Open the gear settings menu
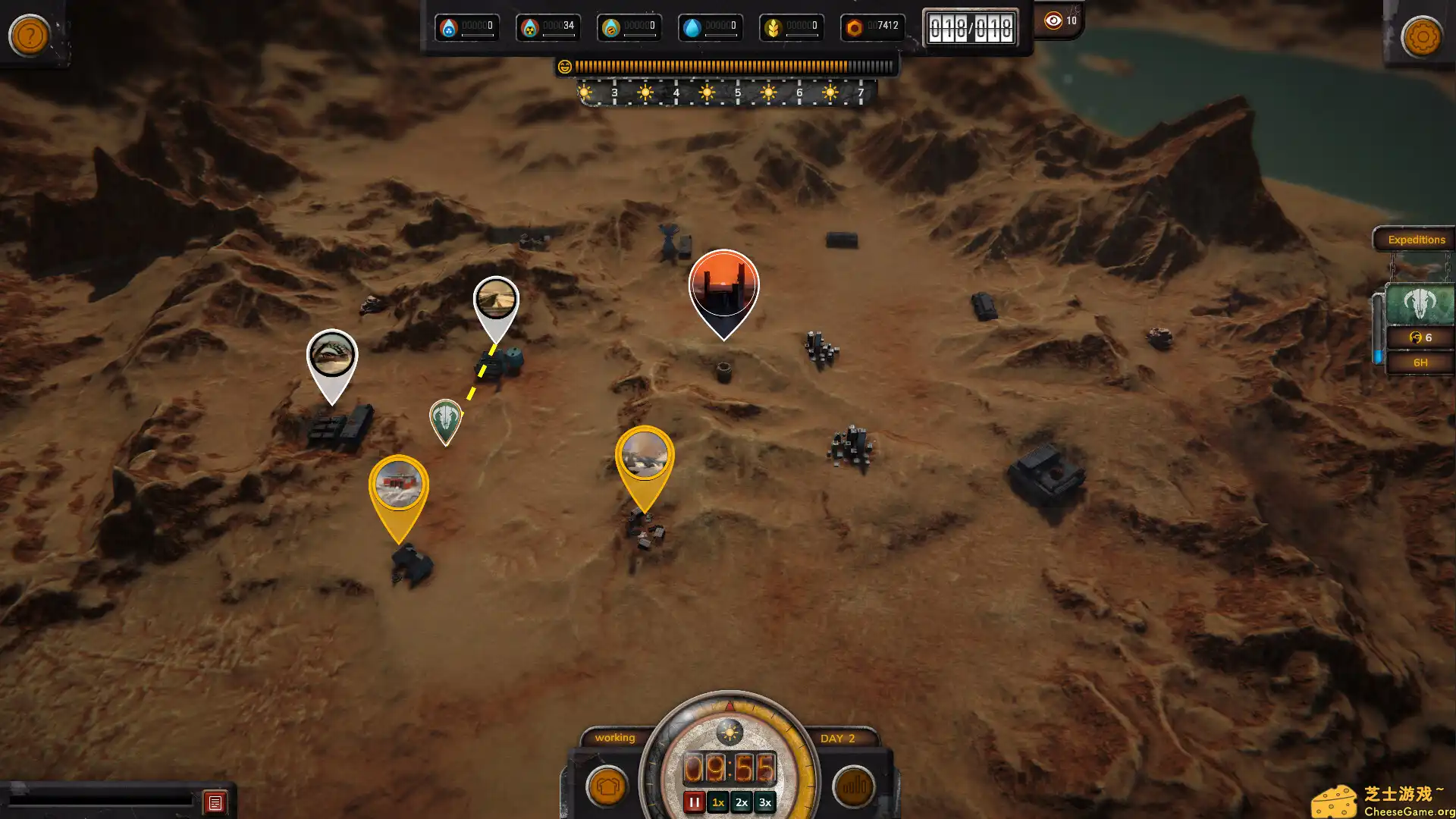The width and height of the screenshot is (1456, 819). (1421, 36)
